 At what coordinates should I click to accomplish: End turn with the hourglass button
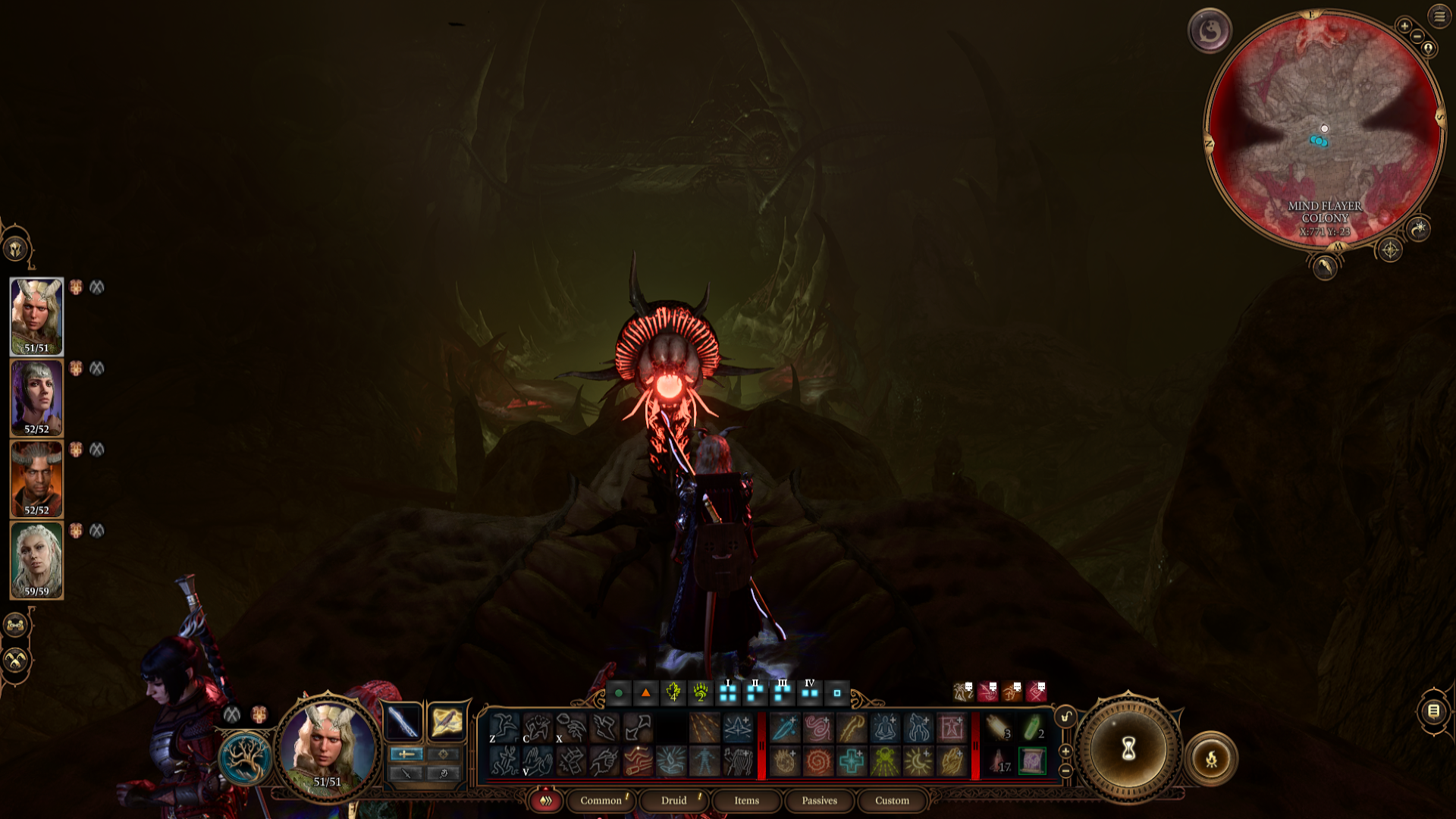(1128, 749)
